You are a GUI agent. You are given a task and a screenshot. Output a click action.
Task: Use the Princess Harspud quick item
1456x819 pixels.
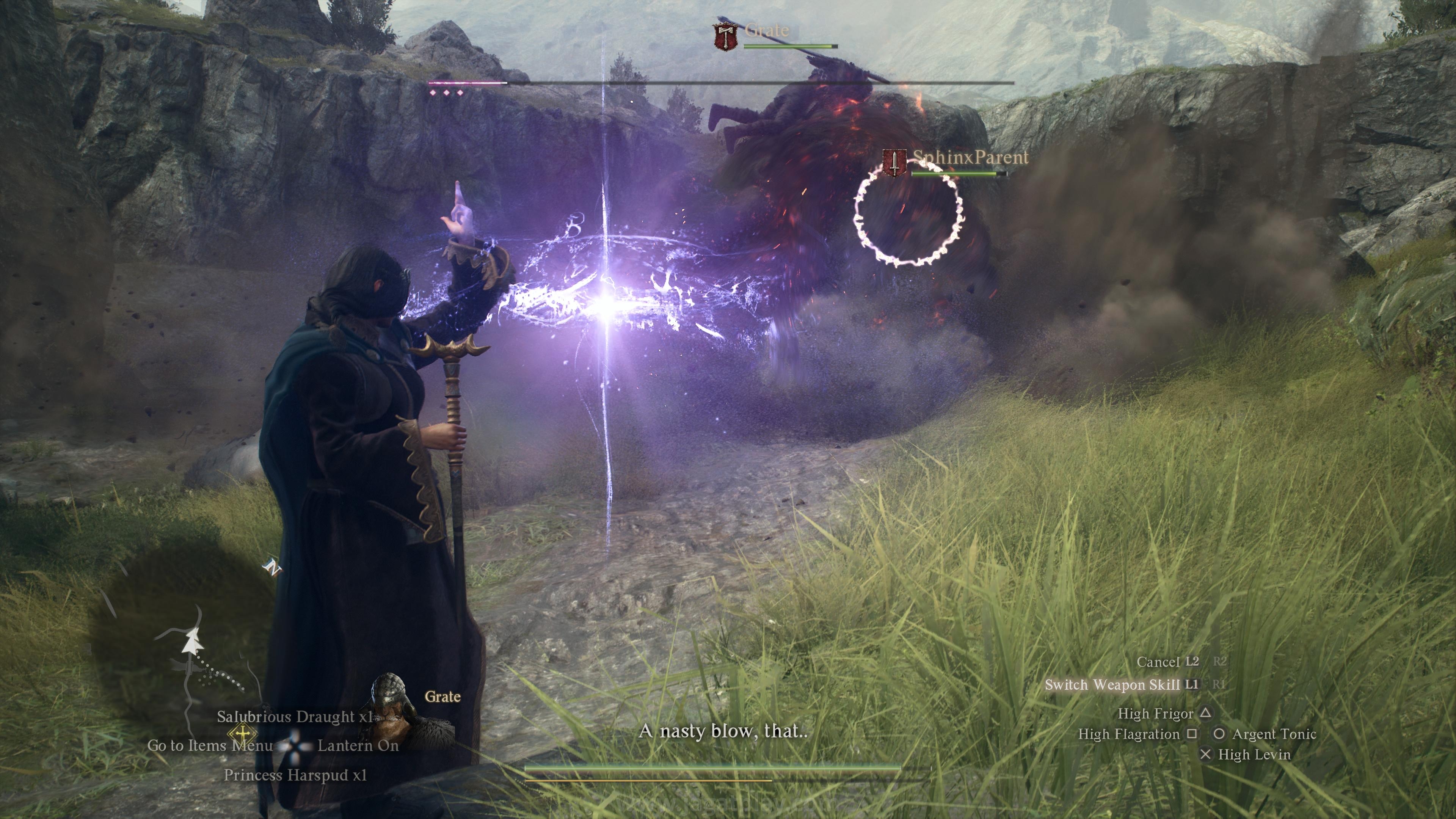(x=295, y=775)
